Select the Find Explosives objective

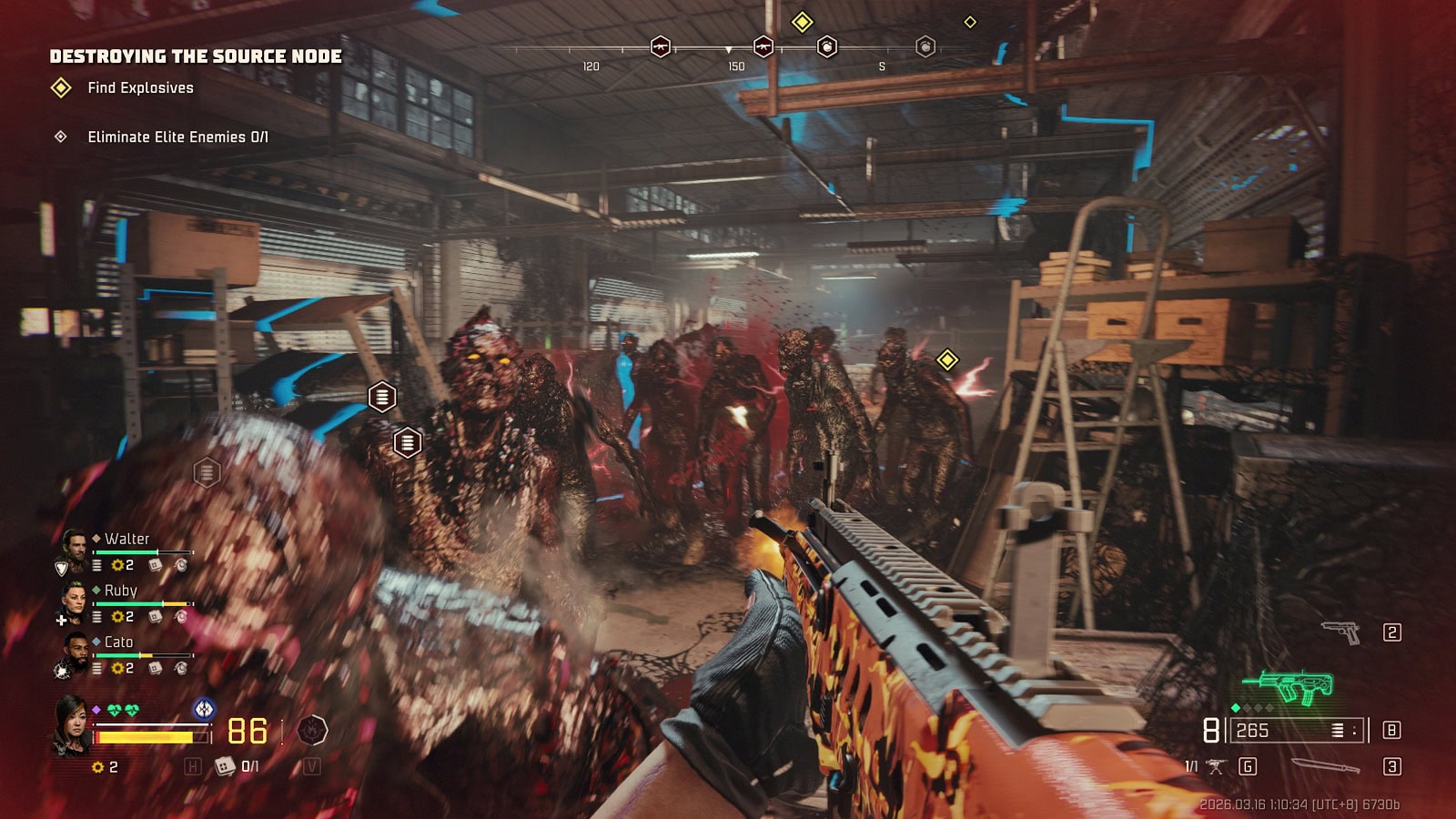139,88
